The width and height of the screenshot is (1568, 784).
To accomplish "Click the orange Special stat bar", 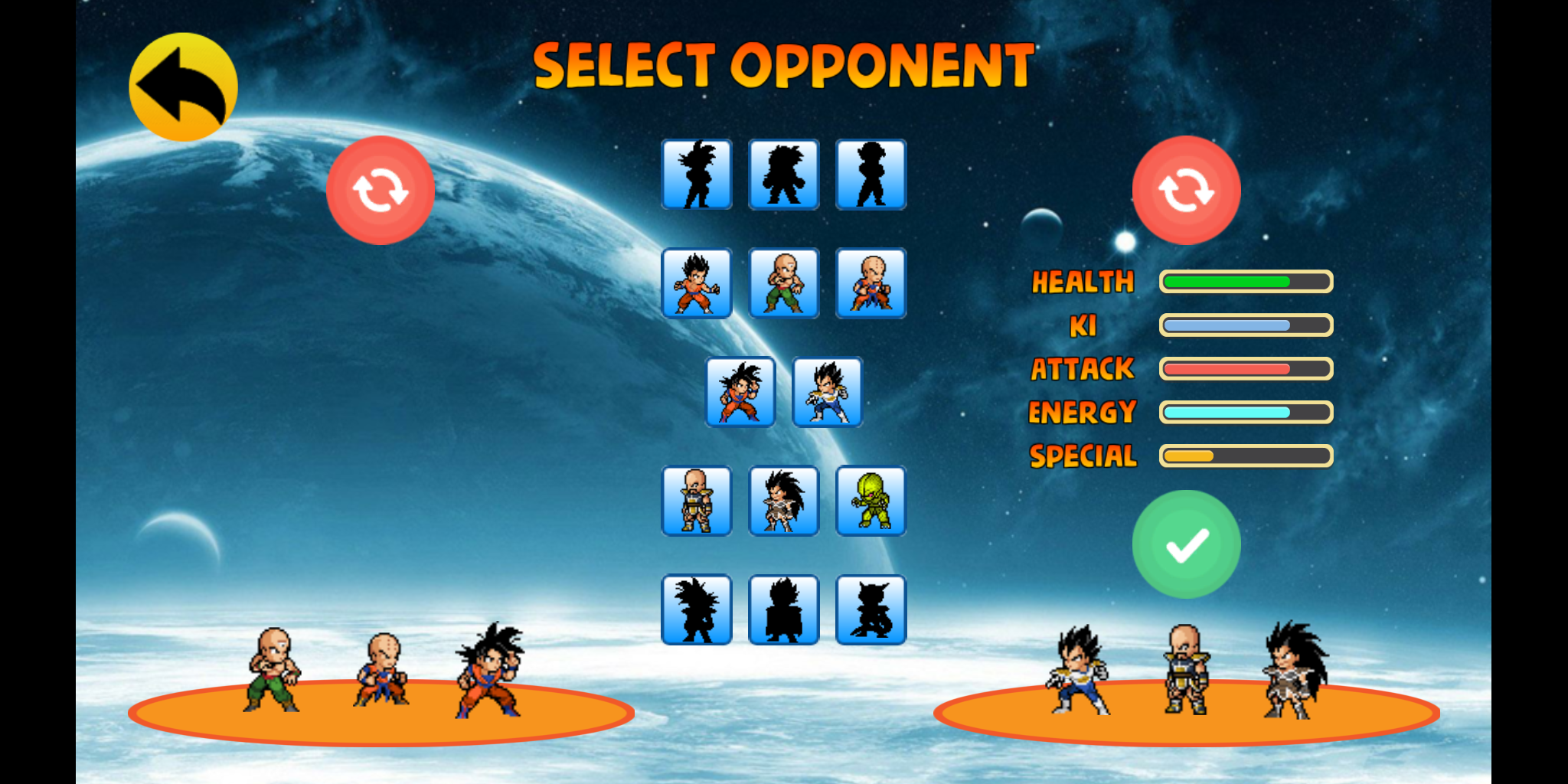I will point(1246,456).
